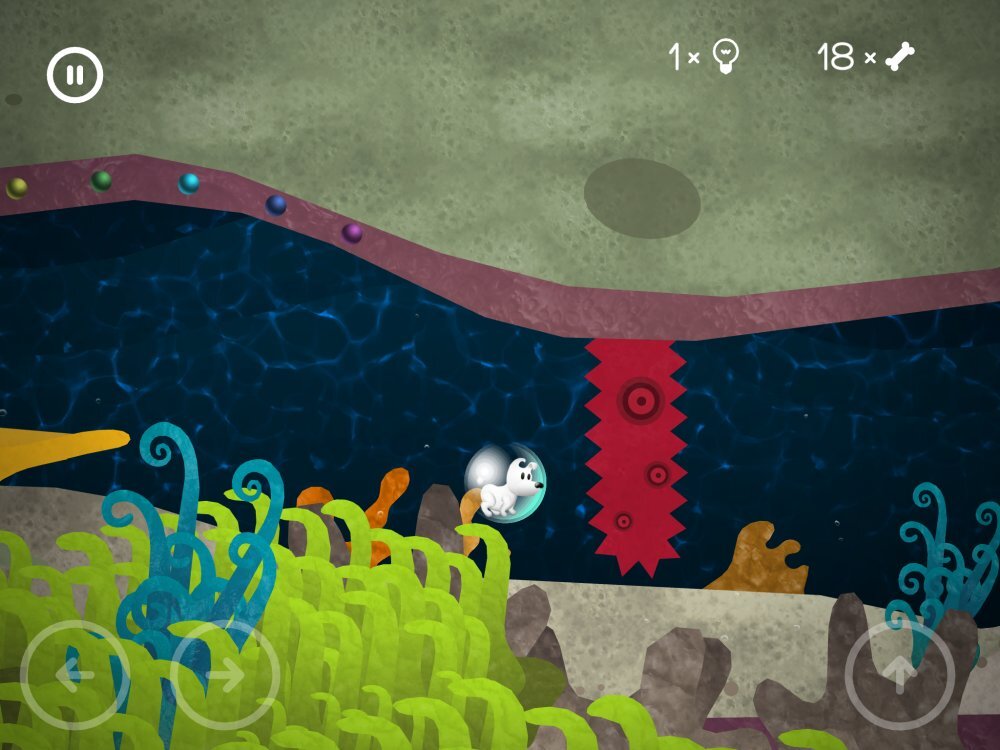Hit the jump up-arrow button
1000x750 pixels.
[x=899, y=674]
